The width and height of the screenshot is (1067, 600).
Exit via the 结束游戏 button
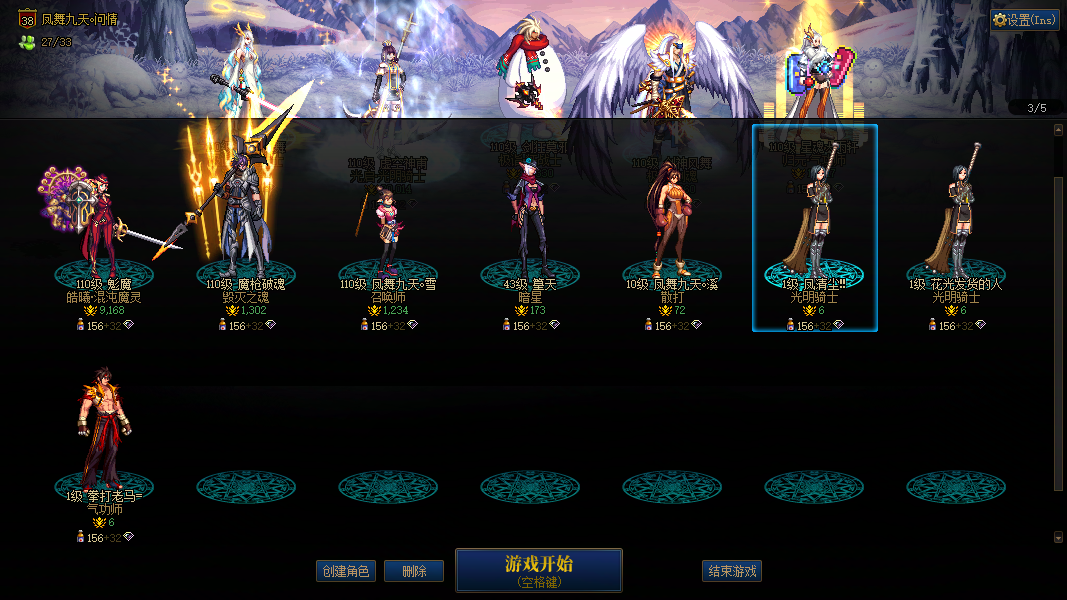click(x=732, y=571)
